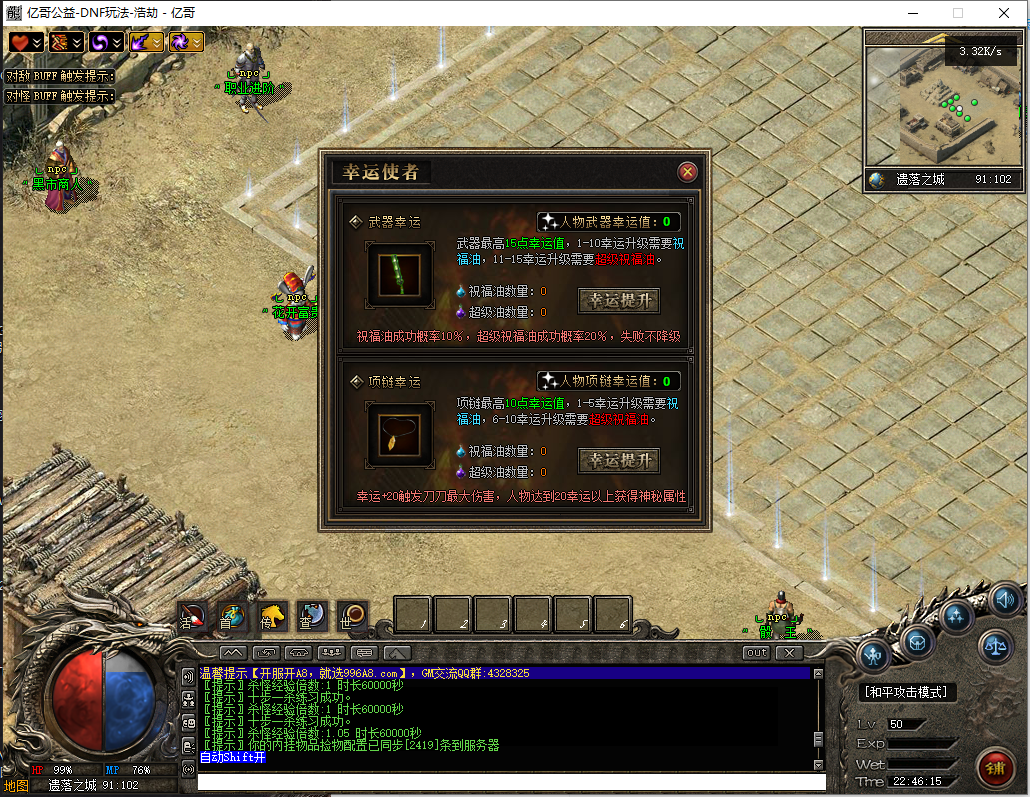The width and height of the screenshot is (1030, 797).
Task: Open the round red 铺 shop button
Action: click(x=995, y=768)
